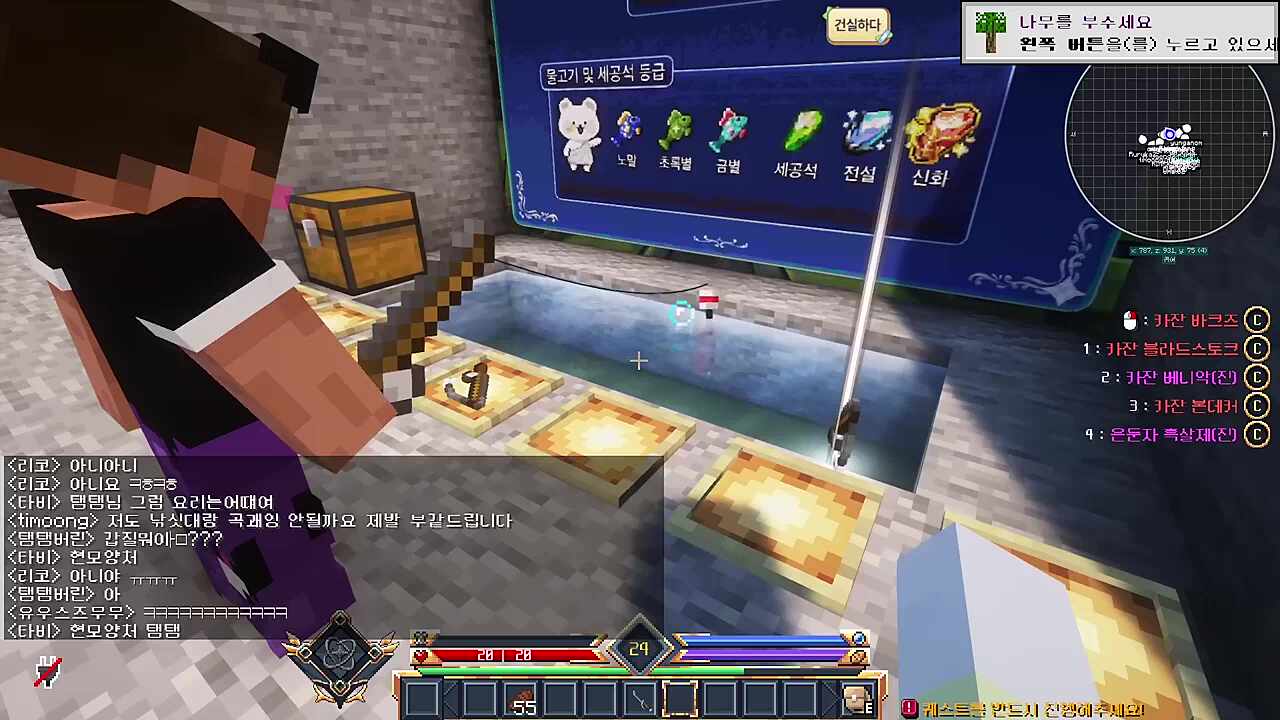Open the 건실하다 quest tag popup

pos(856,24)
